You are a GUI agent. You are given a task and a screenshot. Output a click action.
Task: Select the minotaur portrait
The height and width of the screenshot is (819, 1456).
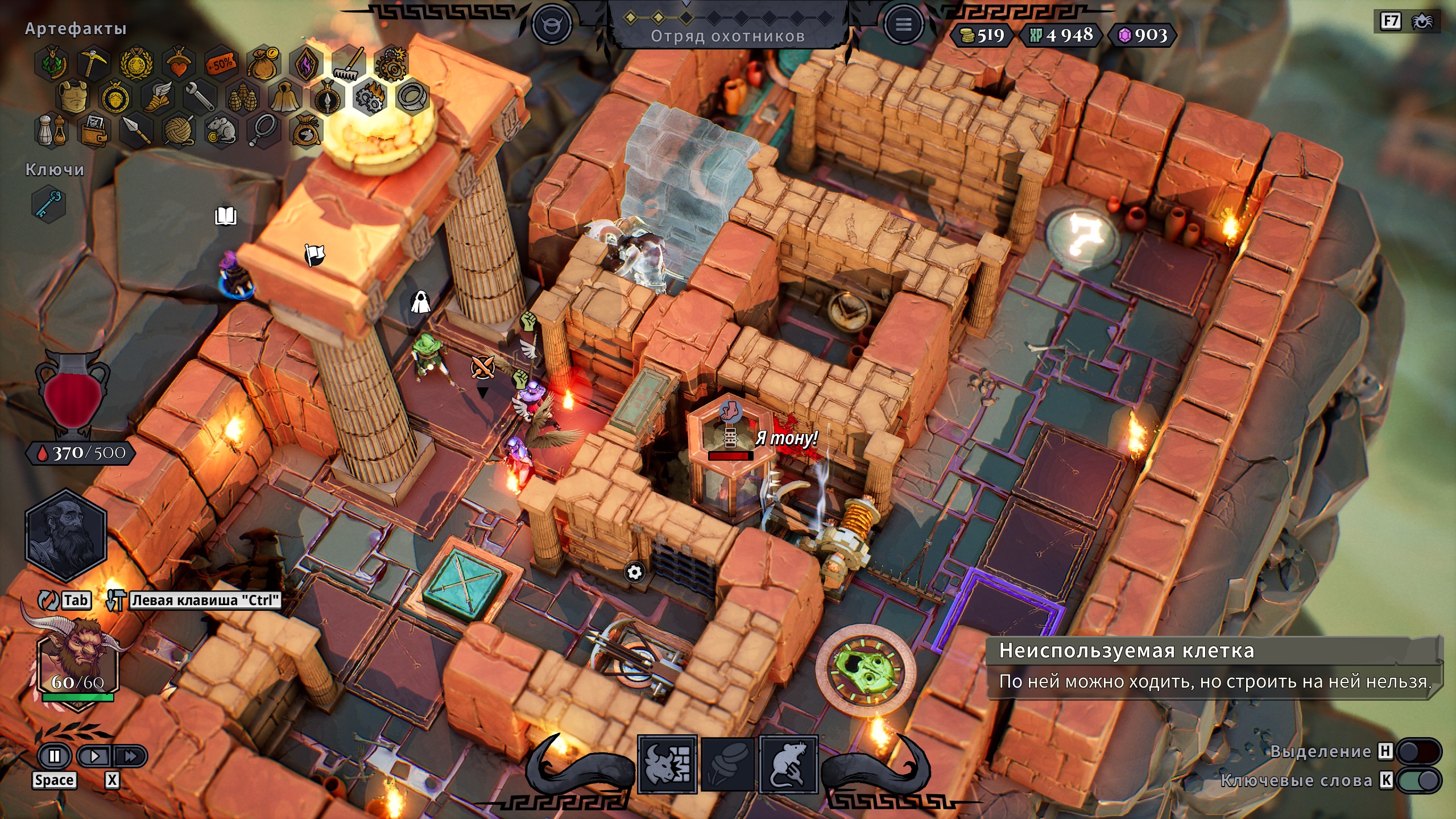pyautogui.click(x=77, y=660)
